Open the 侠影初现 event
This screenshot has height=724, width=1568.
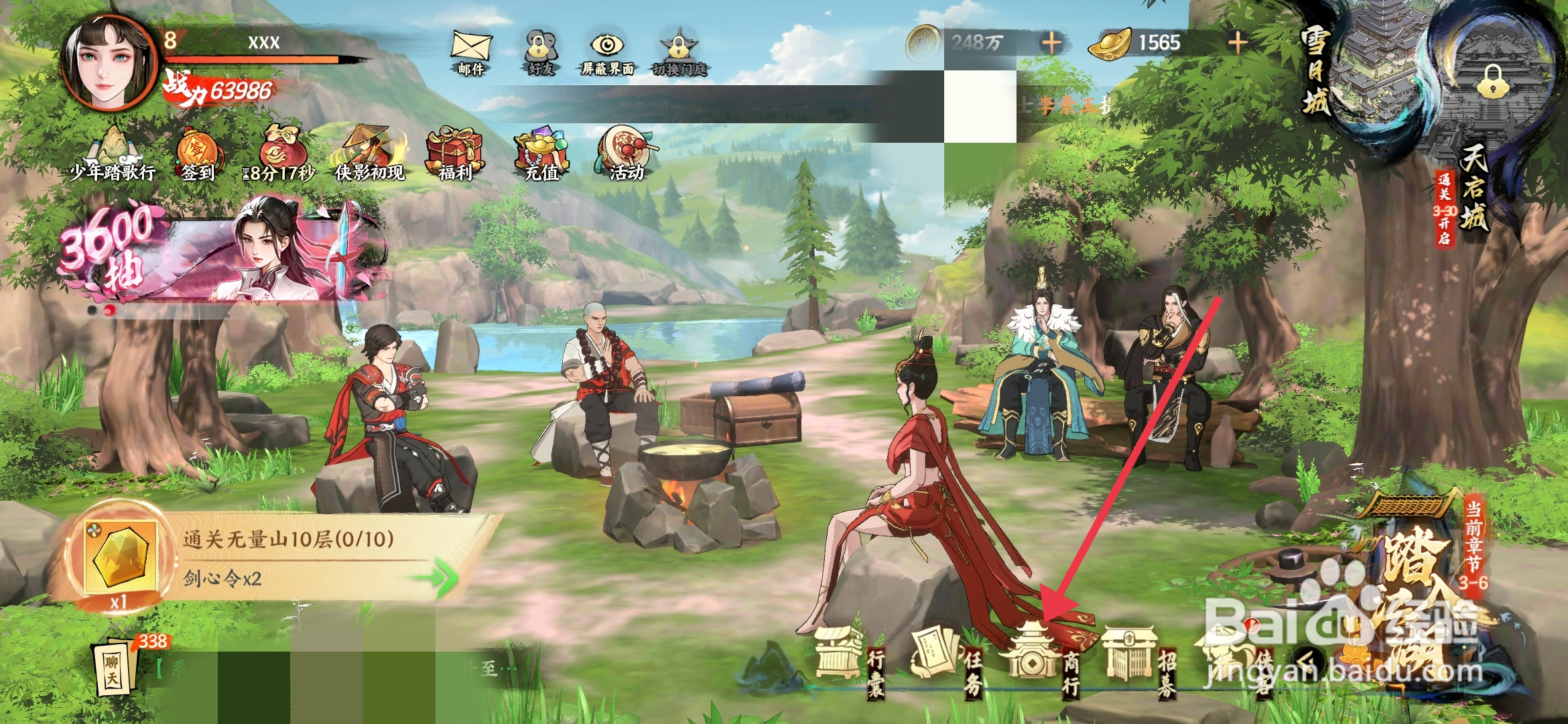click(370, 154)
